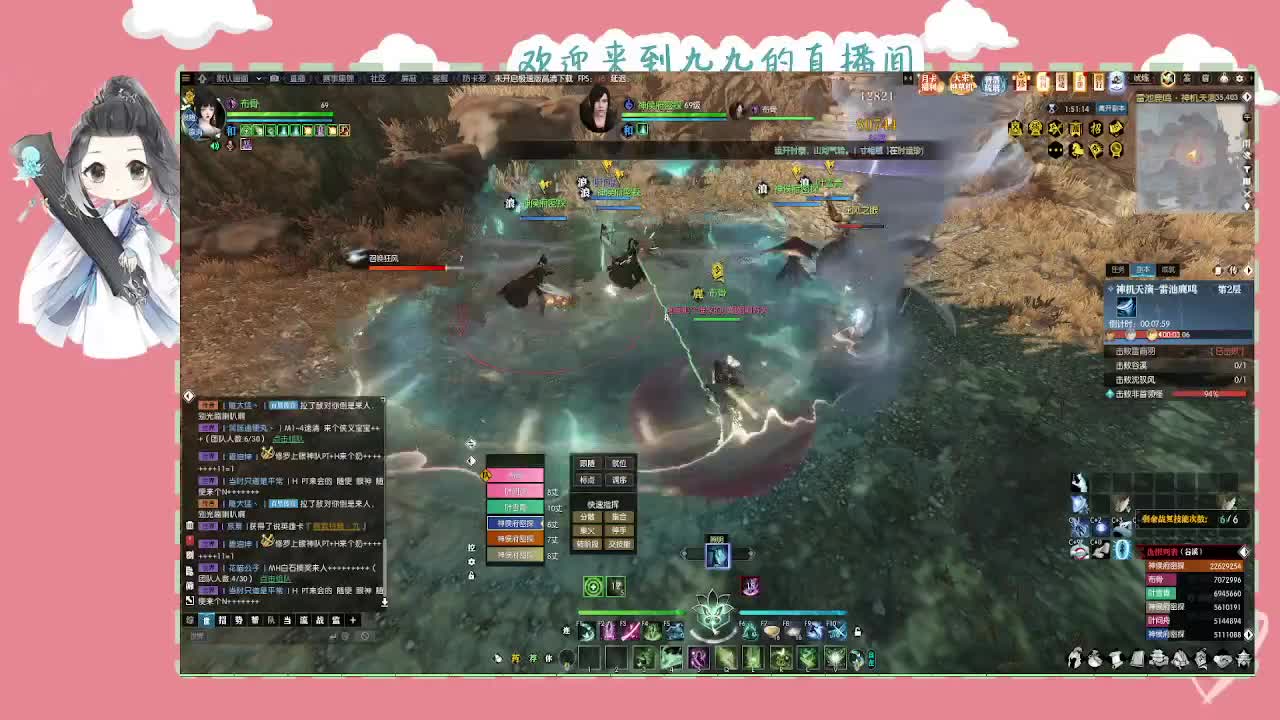
Task: Mute the speaker icon under the player portrait
Action: [x=214, y=144]
